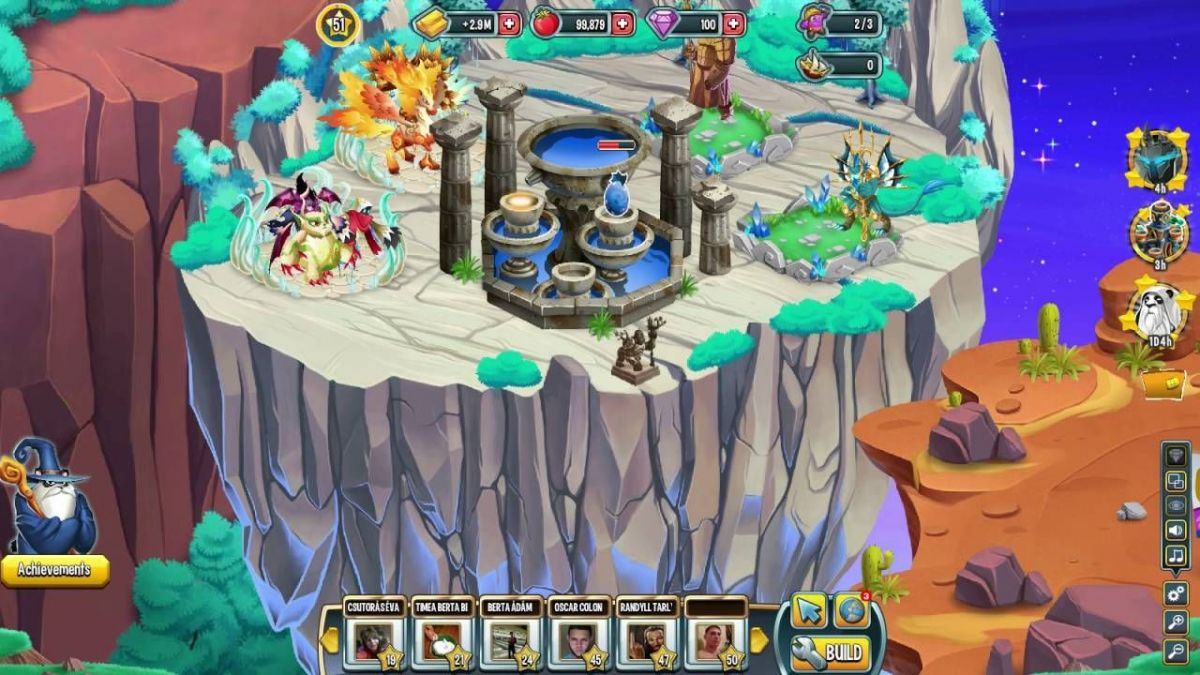Select the arrow cursor tool
1200x675 pixels.
(x=809, y=610)
